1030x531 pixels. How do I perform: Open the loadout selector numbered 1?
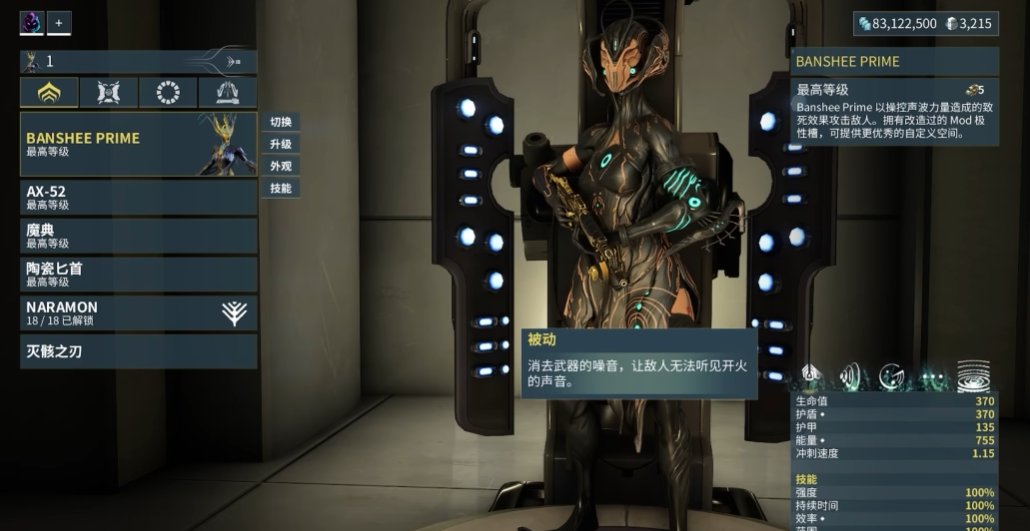[x=138, y=62]
